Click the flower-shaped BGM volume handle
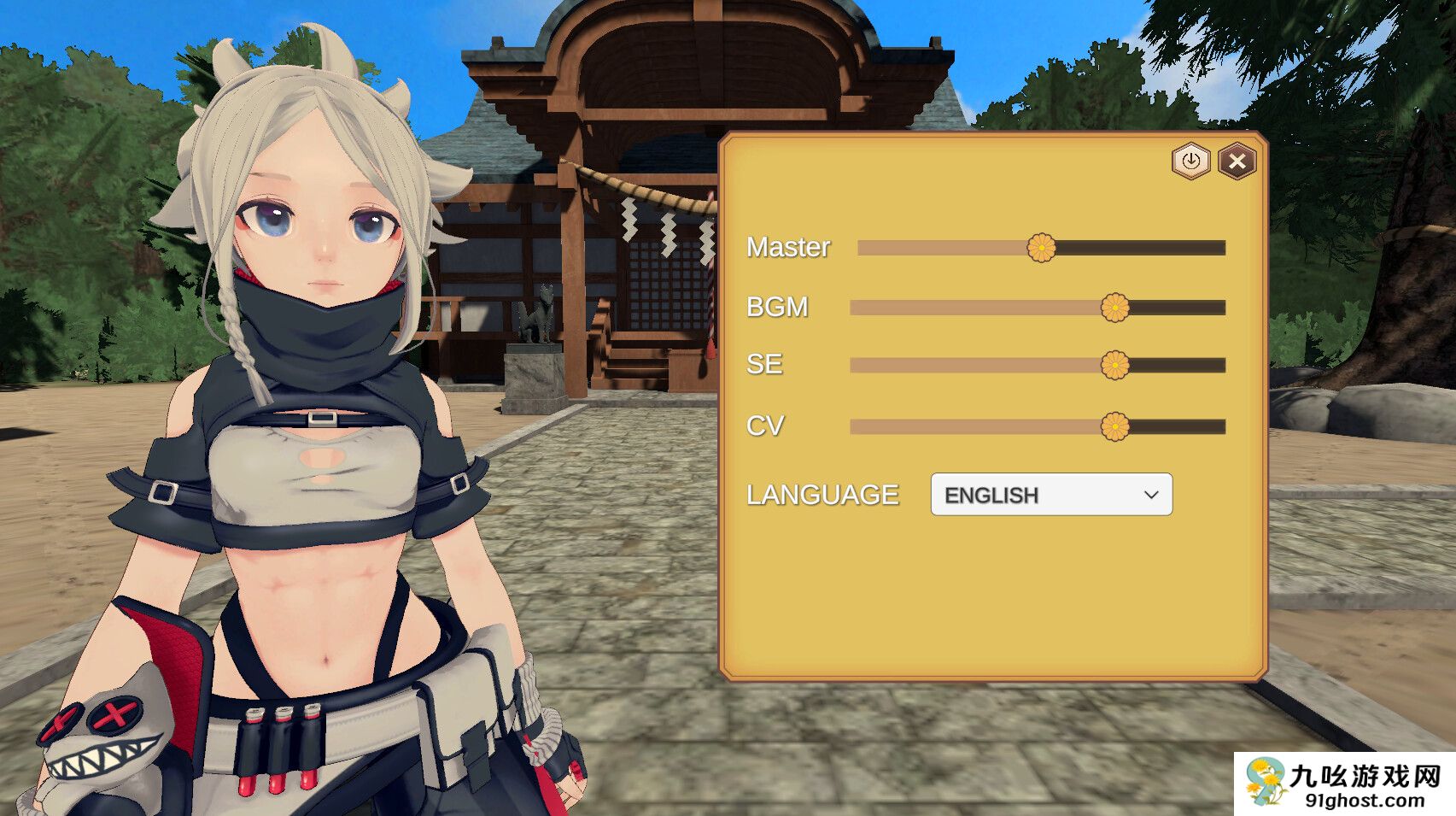The image size is (1456, 816). [x=1116, y=306]
